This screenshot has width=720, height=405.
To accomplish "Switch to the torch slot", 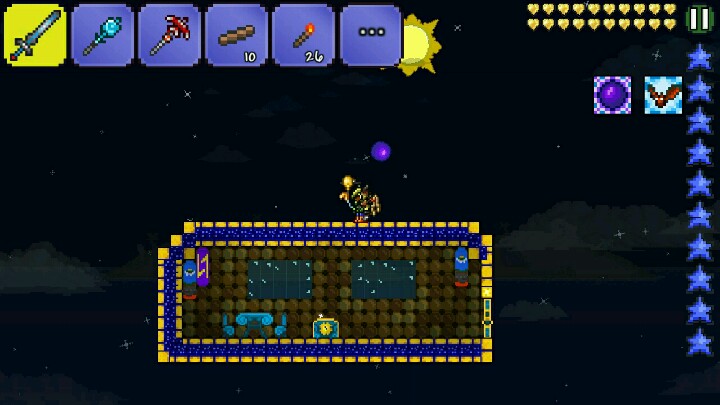I will coord(303,35).
